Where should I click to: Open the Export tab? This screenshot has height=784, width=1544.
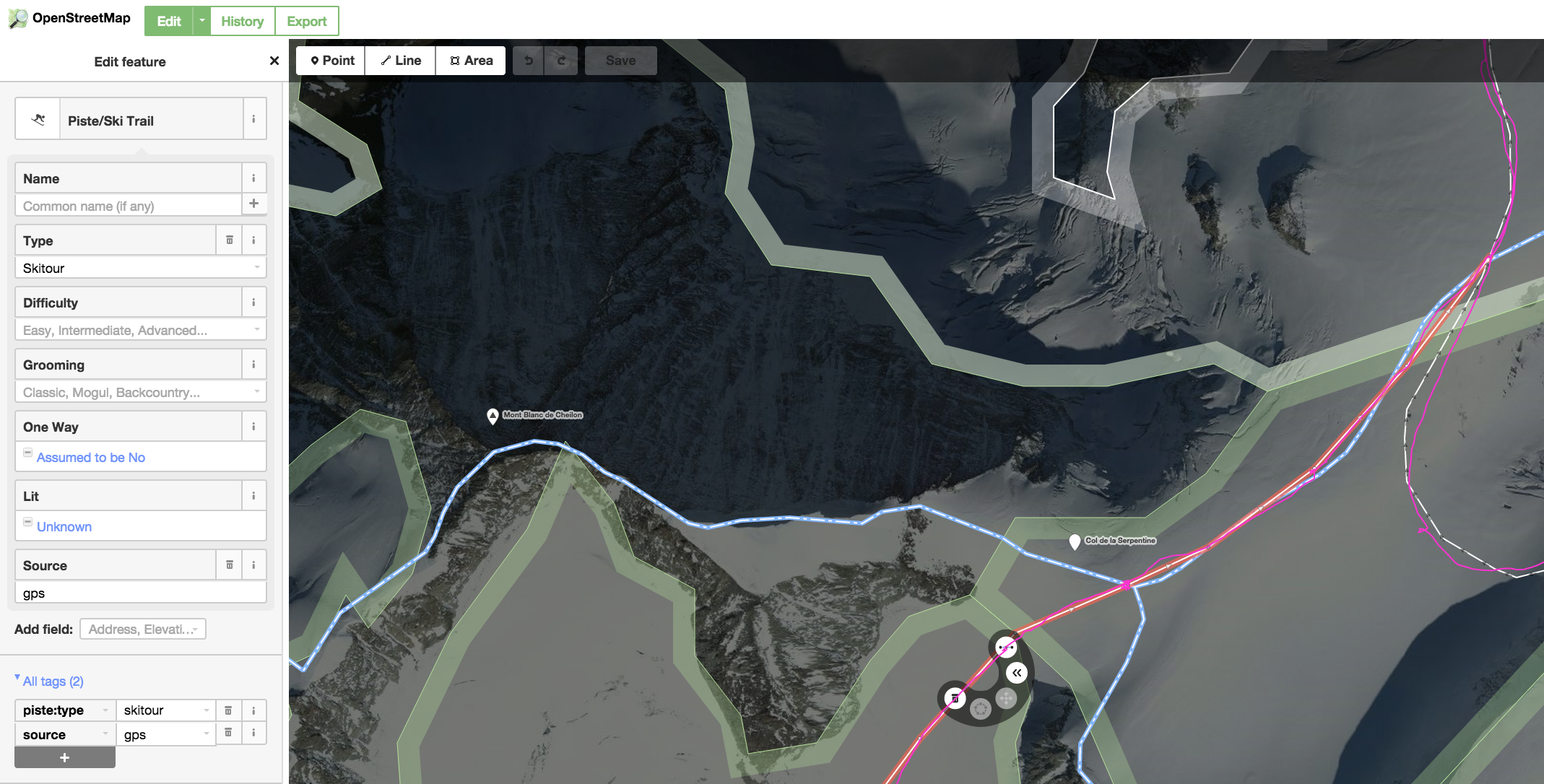pos(306,21)
